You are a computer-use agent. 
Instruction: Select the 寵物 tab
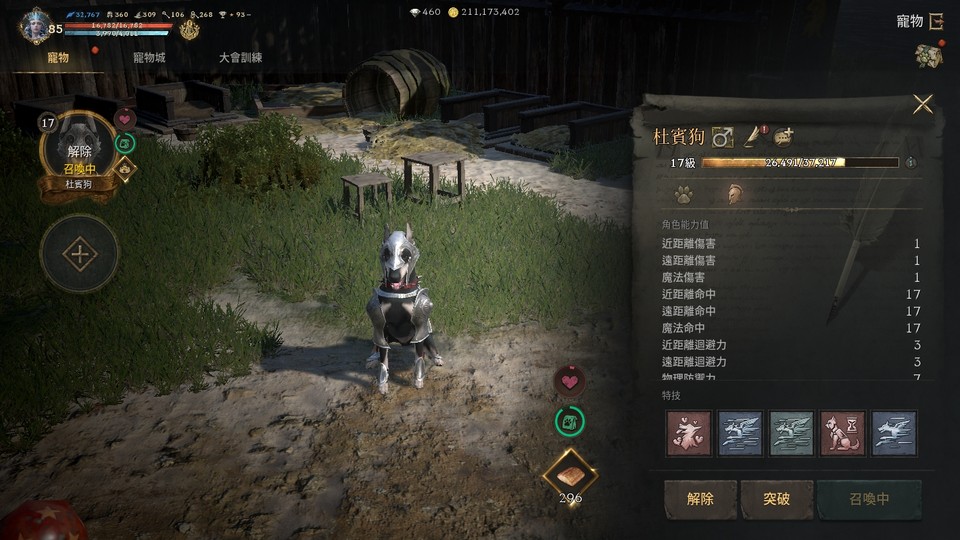[58, 58]
